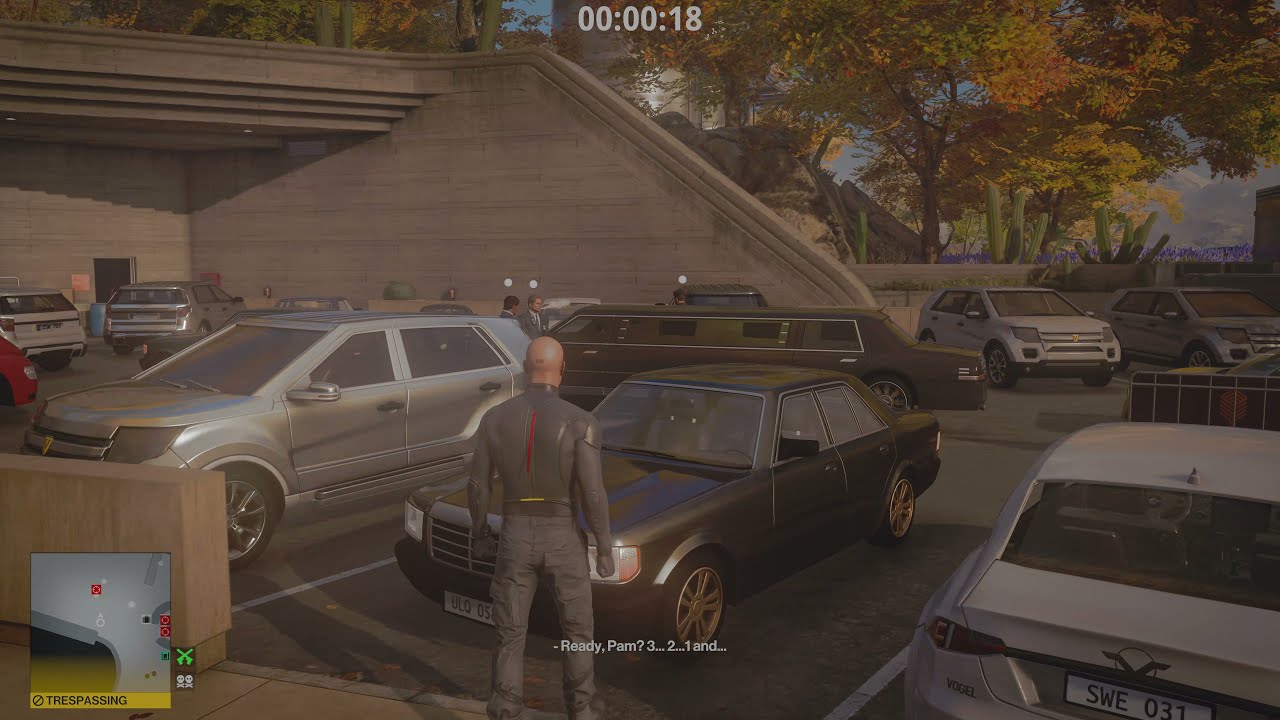Select the green door marker on minimap

pos(165,656)
